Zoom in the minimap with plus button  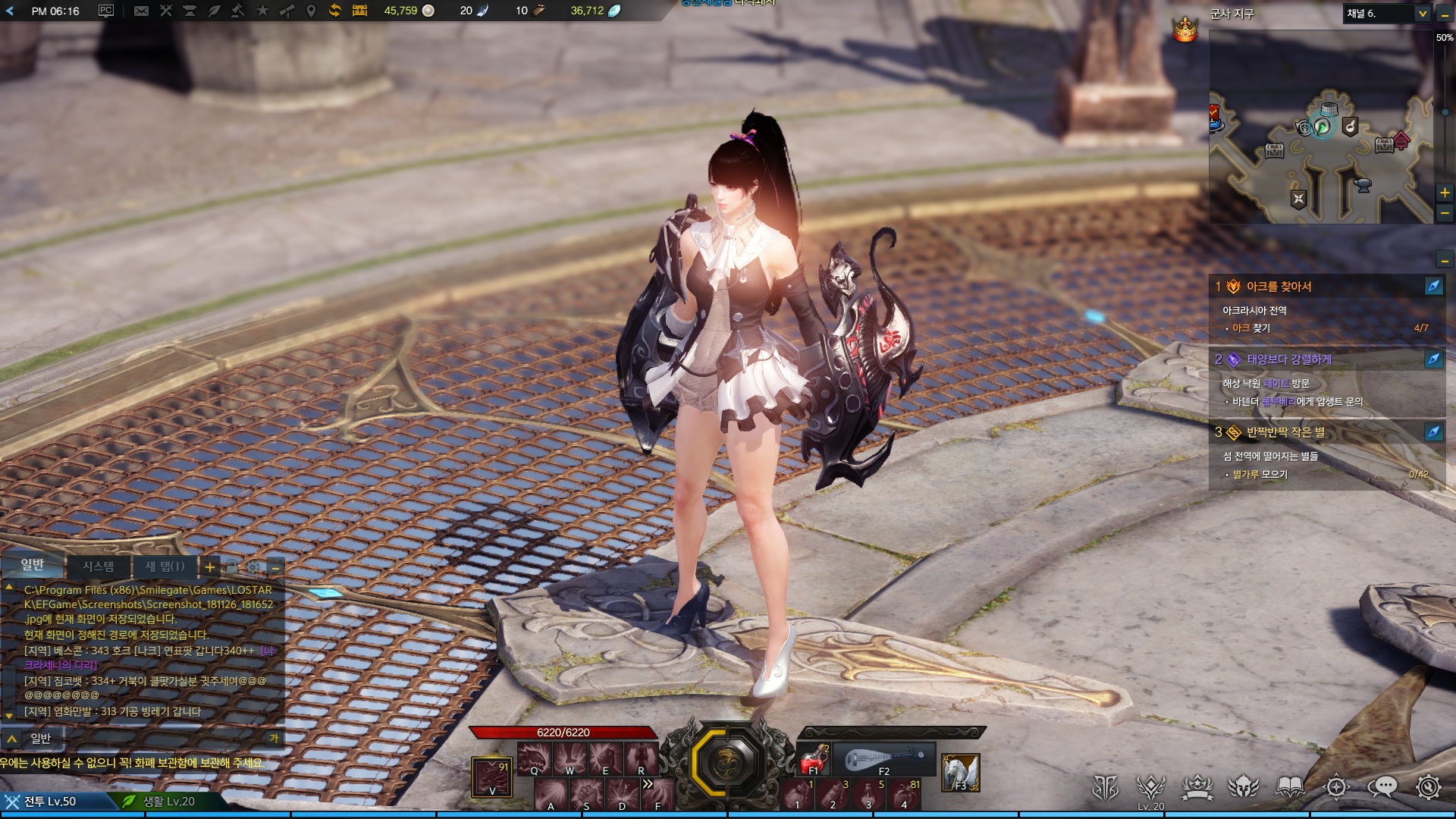[x=1445, y=193]
